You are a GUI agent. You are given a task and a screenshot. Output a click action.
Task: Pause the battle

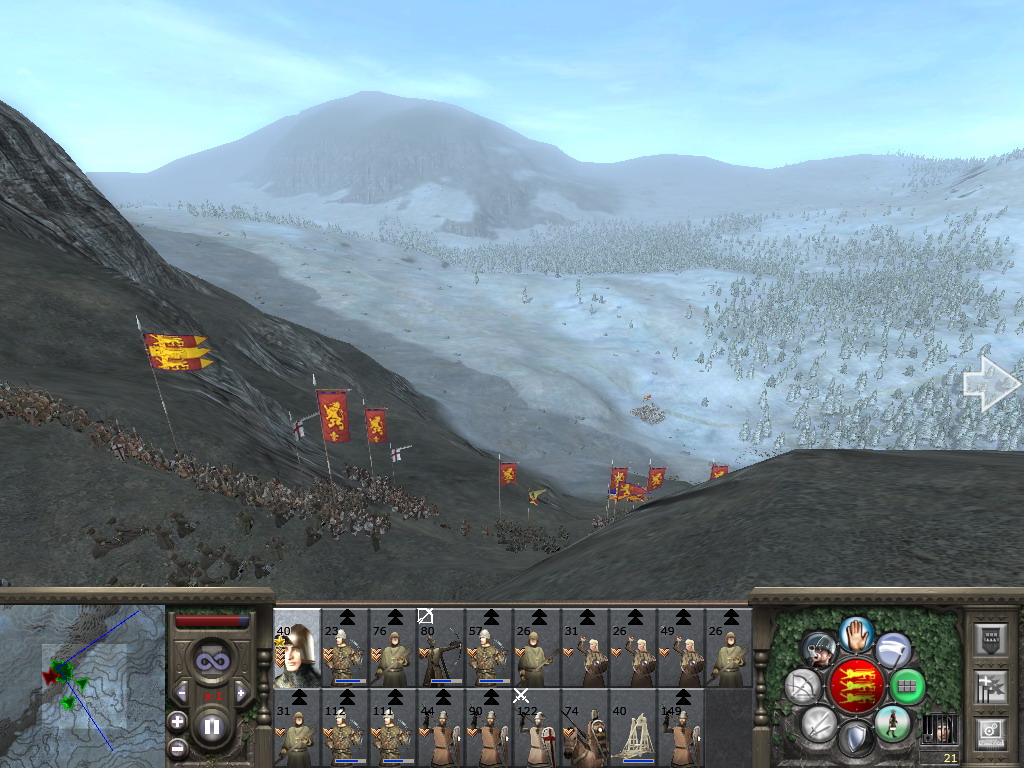(x=211, y=727)
